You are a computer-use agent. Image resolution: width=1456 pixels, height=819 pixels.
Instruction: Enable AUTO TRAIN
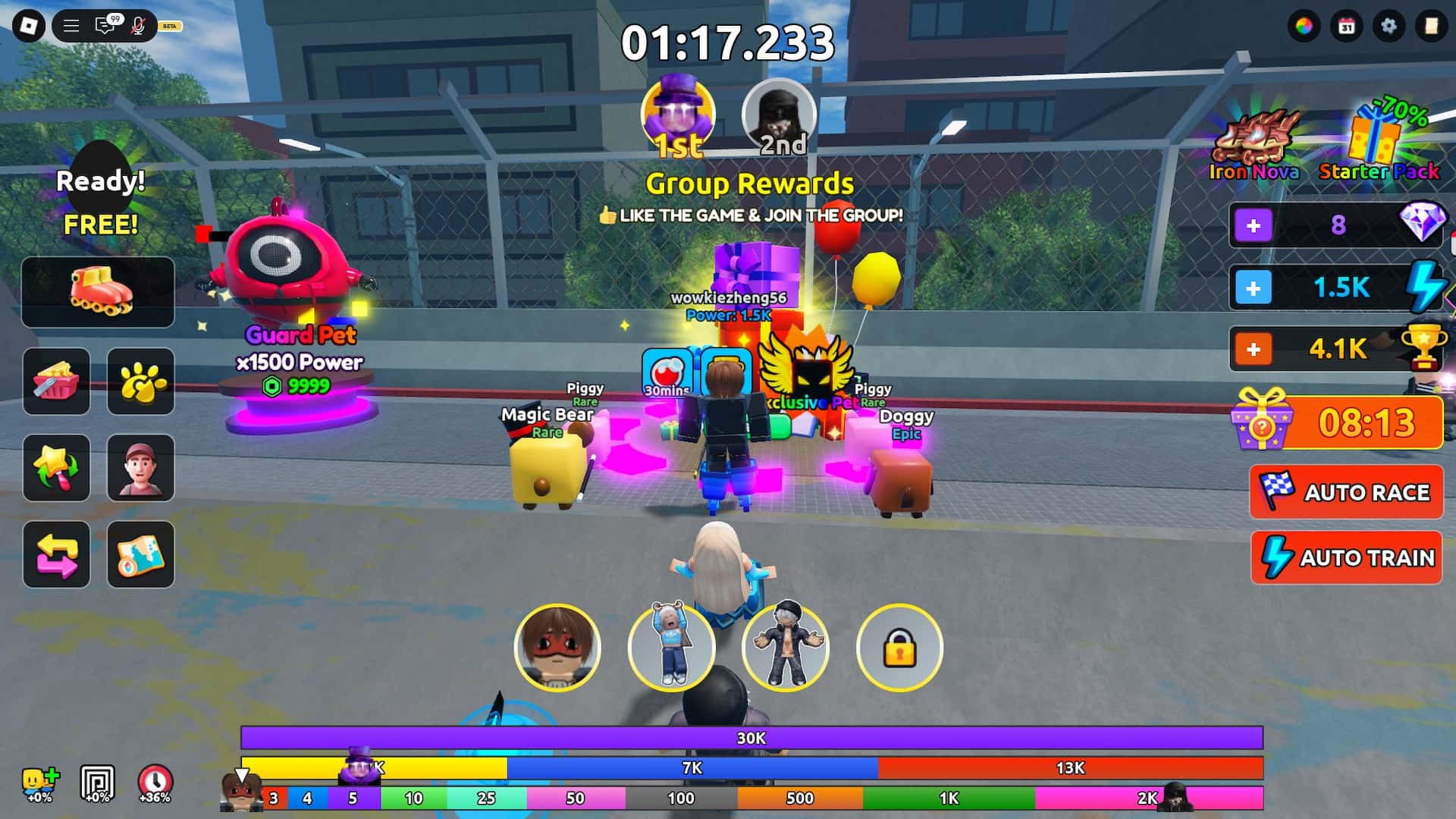pyautogui.click(x=1346, y=558)
